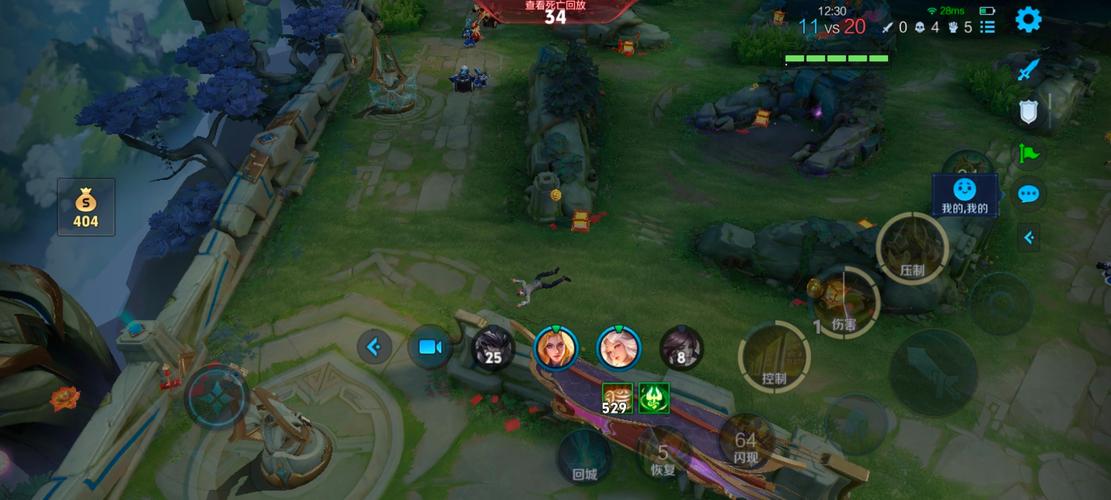Open the settings gear menu
Viewport: 1111px width, 500px height.
click(1028, 19)
